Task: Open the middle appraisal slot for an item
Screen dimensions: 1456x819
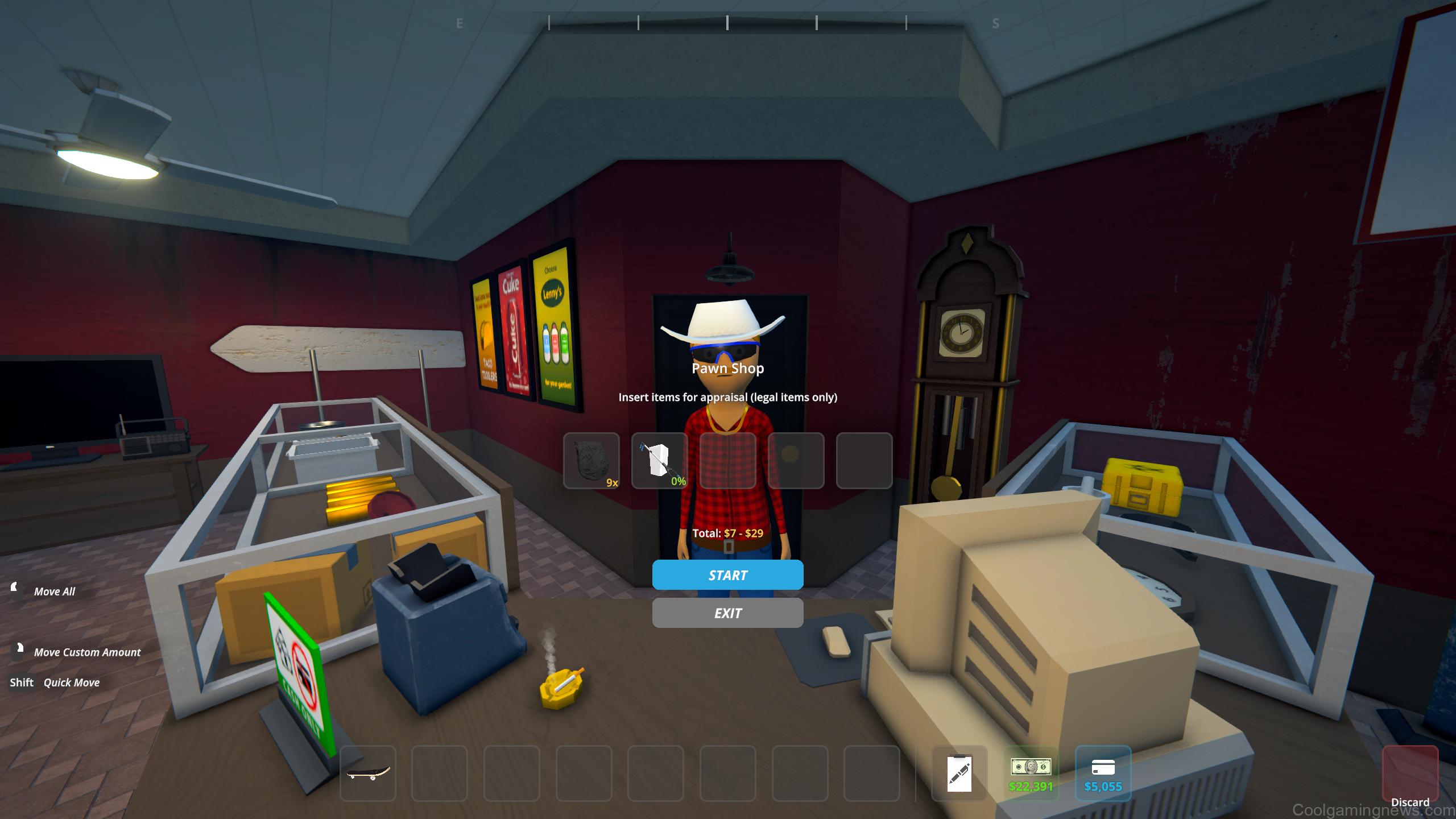Action: point(728,461)
